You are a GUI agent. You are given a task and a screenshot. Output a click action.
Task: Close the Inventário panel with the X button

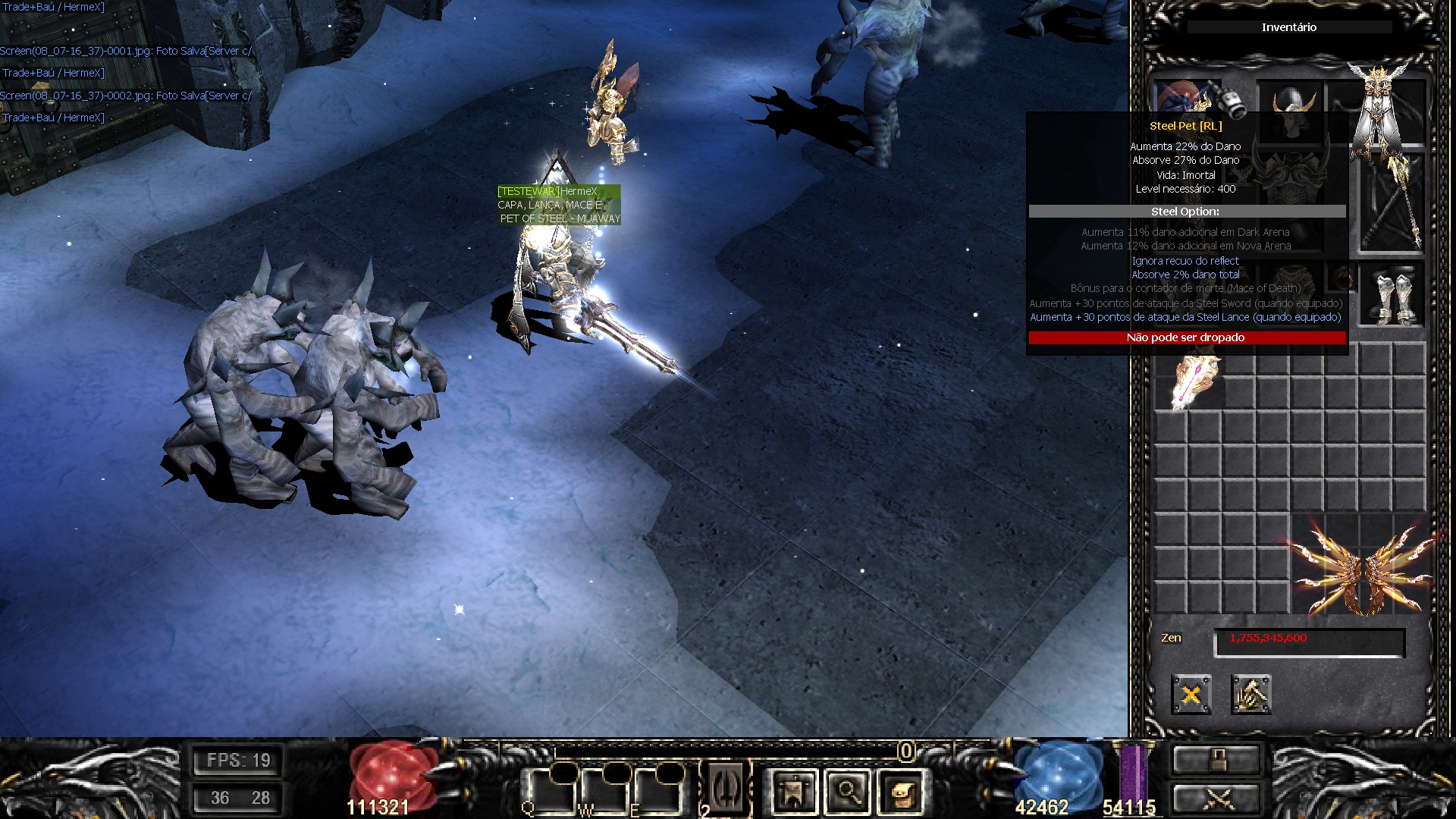1191,695
